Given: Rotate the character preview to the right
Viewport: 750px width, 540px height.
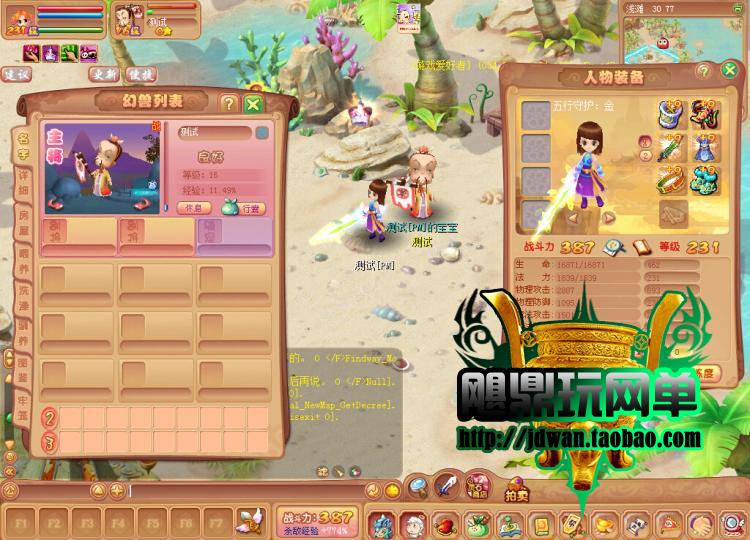Looking at the screenshot, I should 607,217.
